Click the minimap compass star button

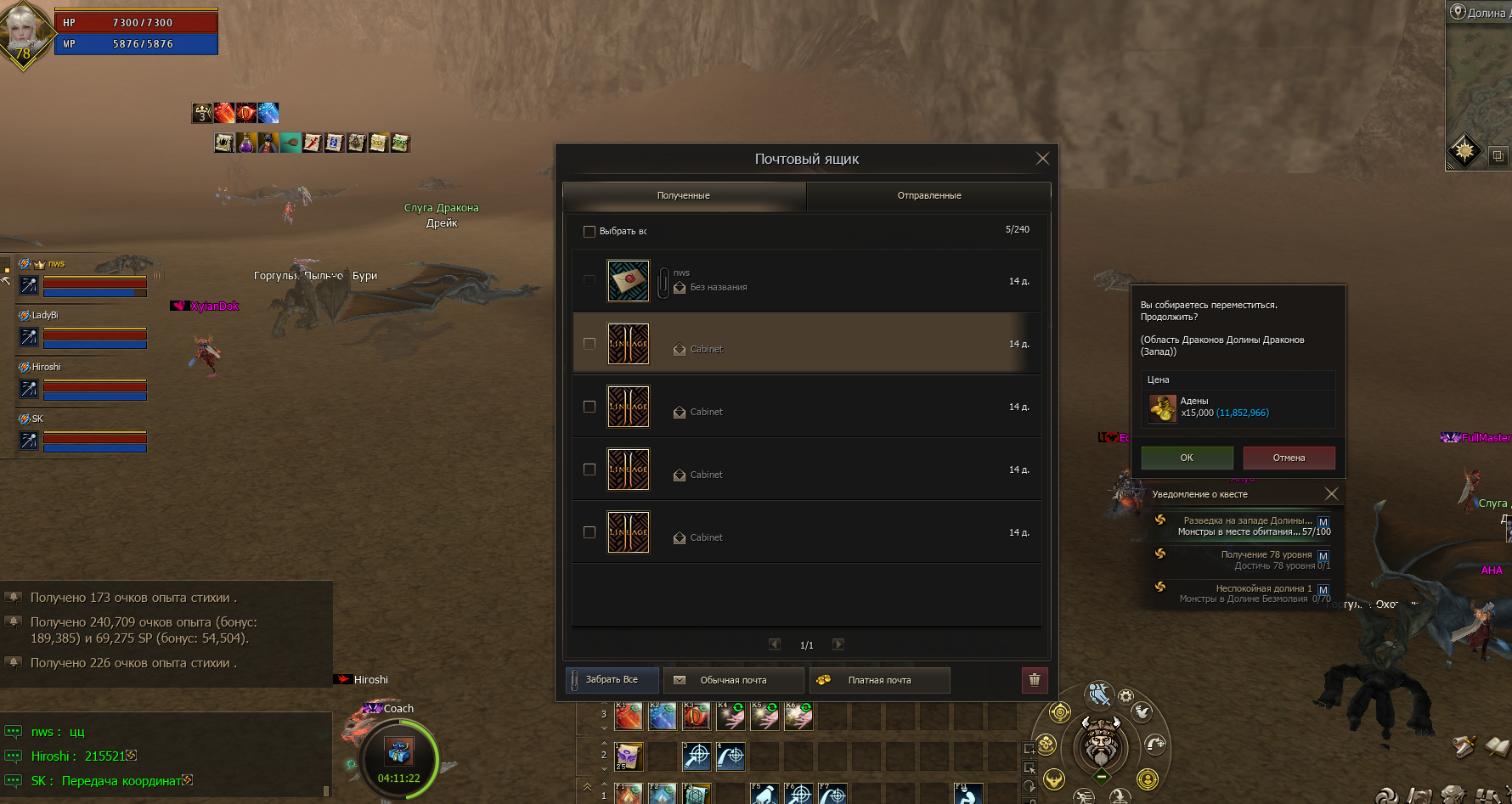(x=1464, y=152)
